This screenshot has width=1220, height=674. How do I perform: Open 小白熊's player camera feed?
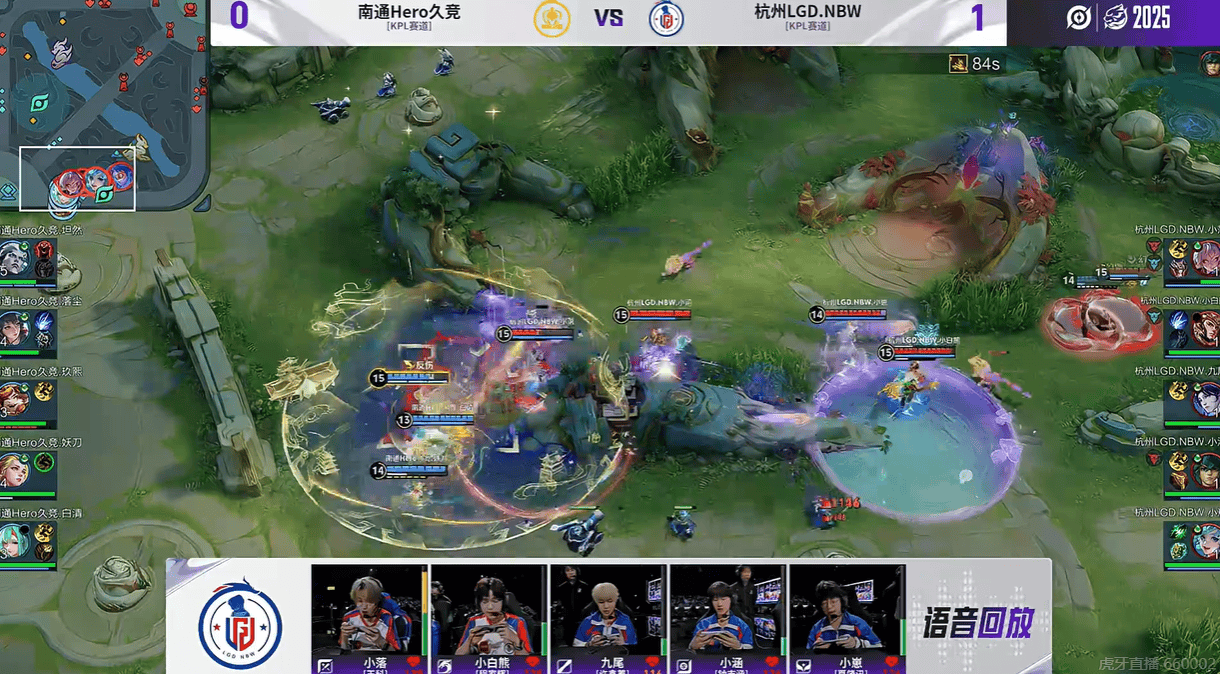489,610
